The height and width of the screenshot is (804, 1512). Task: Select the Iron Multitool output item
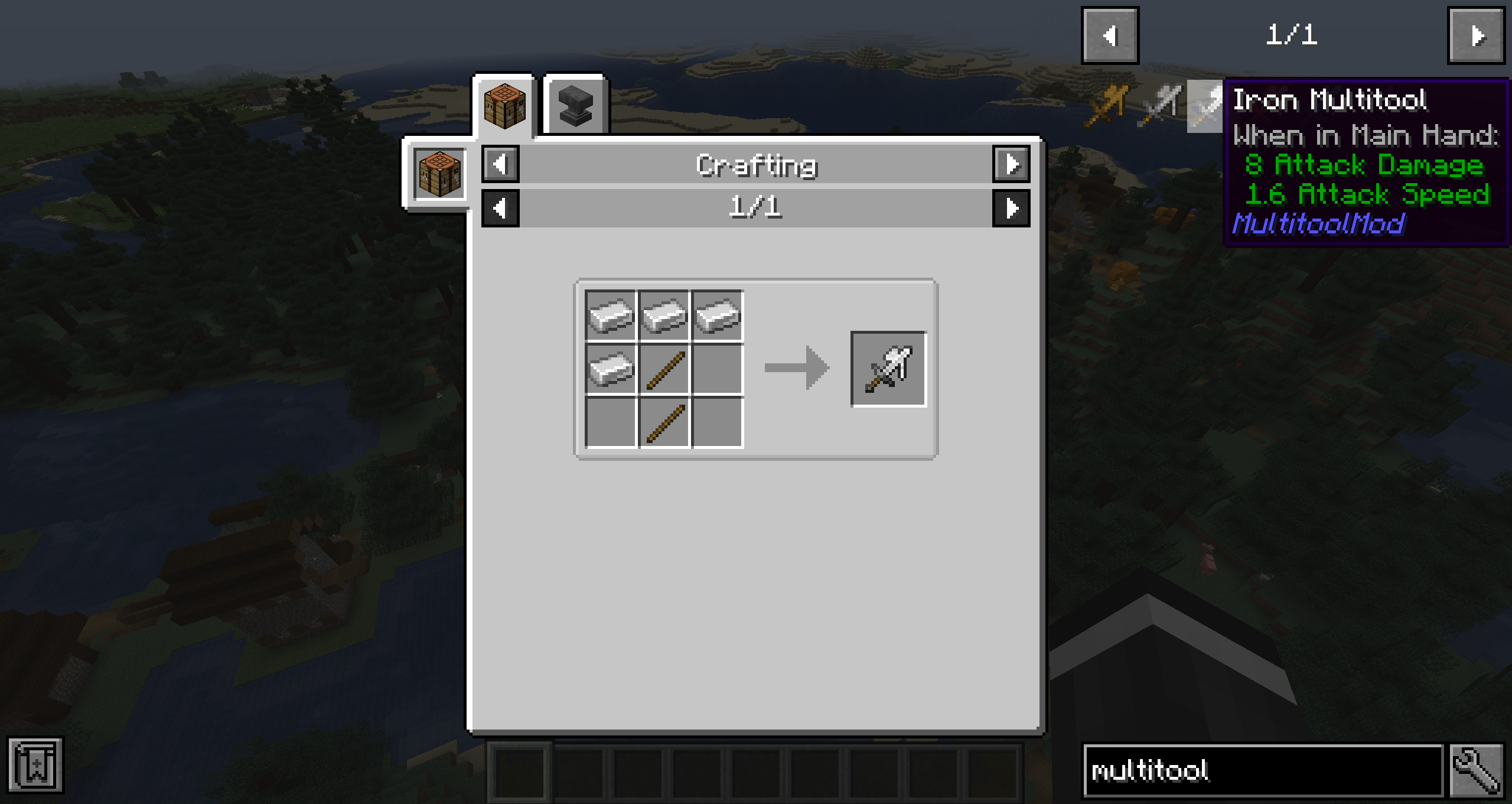click(887, 367)
